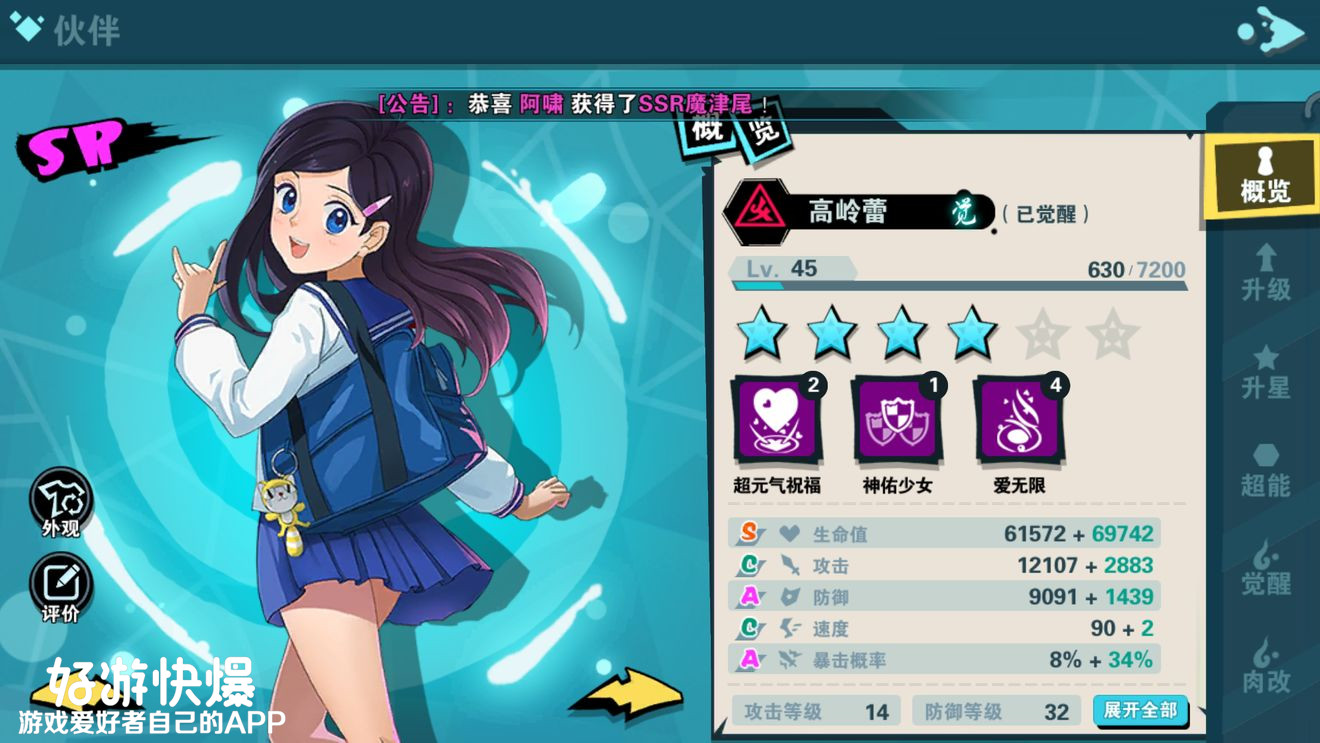Image resolution: width=1320 pixels, height=743 pixels.
Task: Expand all stats with 展开全部
Action: click(x=1140, y=708)
